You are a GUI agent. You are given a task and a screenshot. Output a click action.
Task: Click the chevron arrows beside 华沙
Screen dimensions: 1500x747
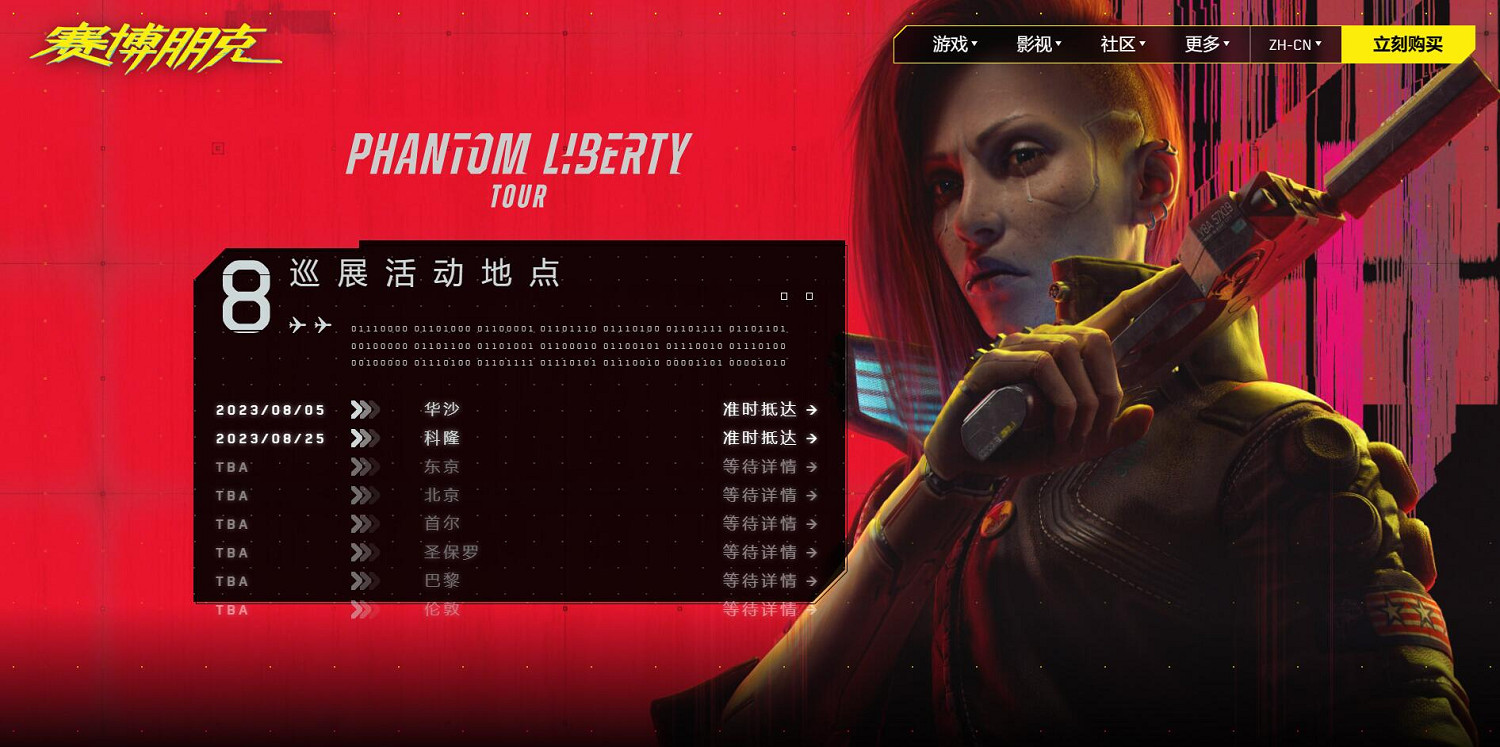(x=363, y=409)
